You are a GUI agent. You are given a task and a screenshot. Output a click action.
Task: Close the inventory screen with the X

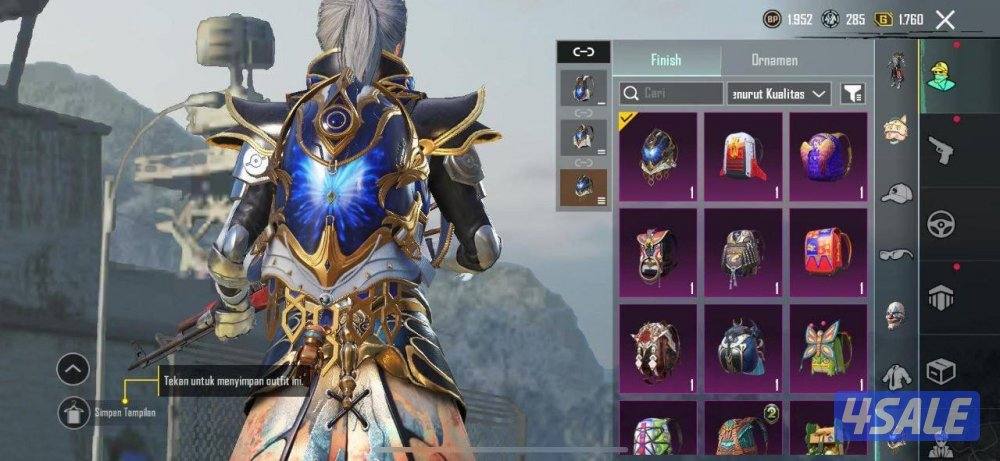(x=945, y=19)
